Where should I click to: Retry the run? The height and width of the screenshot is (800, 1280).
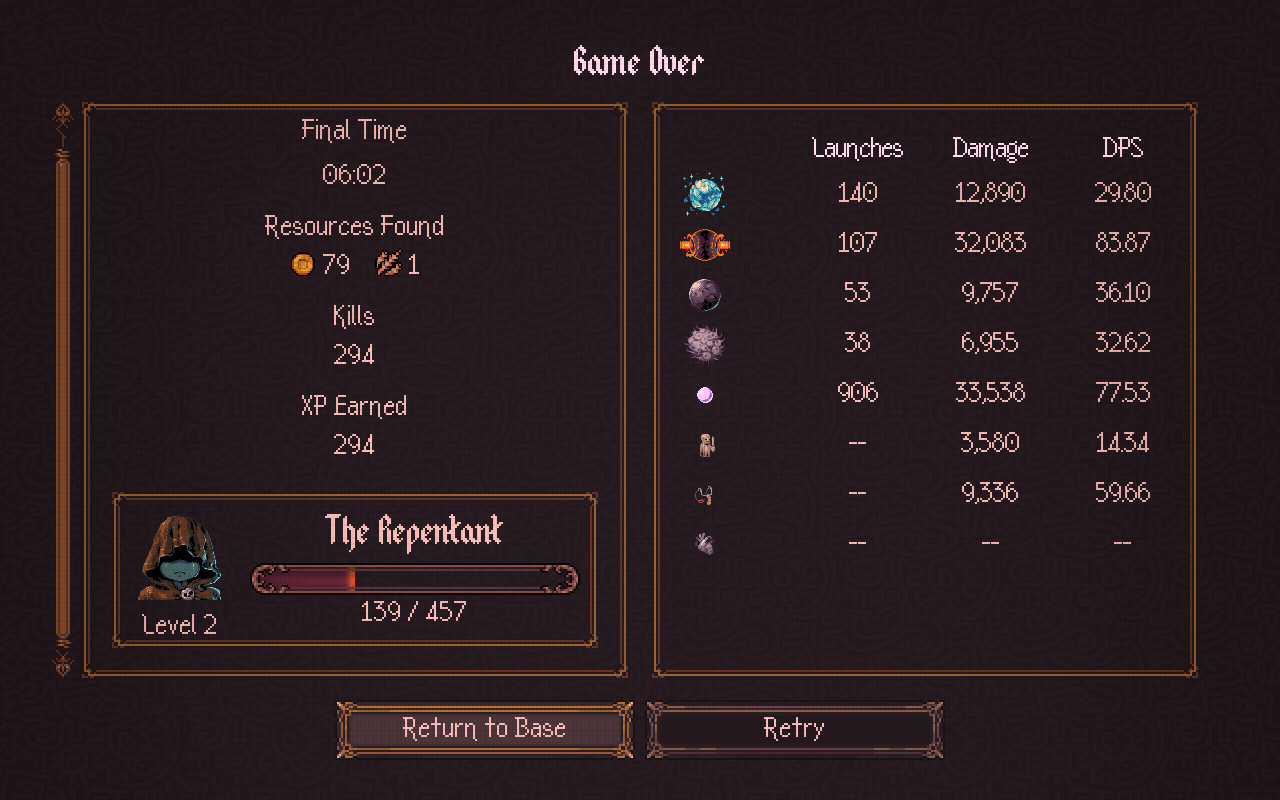point(794,729)
